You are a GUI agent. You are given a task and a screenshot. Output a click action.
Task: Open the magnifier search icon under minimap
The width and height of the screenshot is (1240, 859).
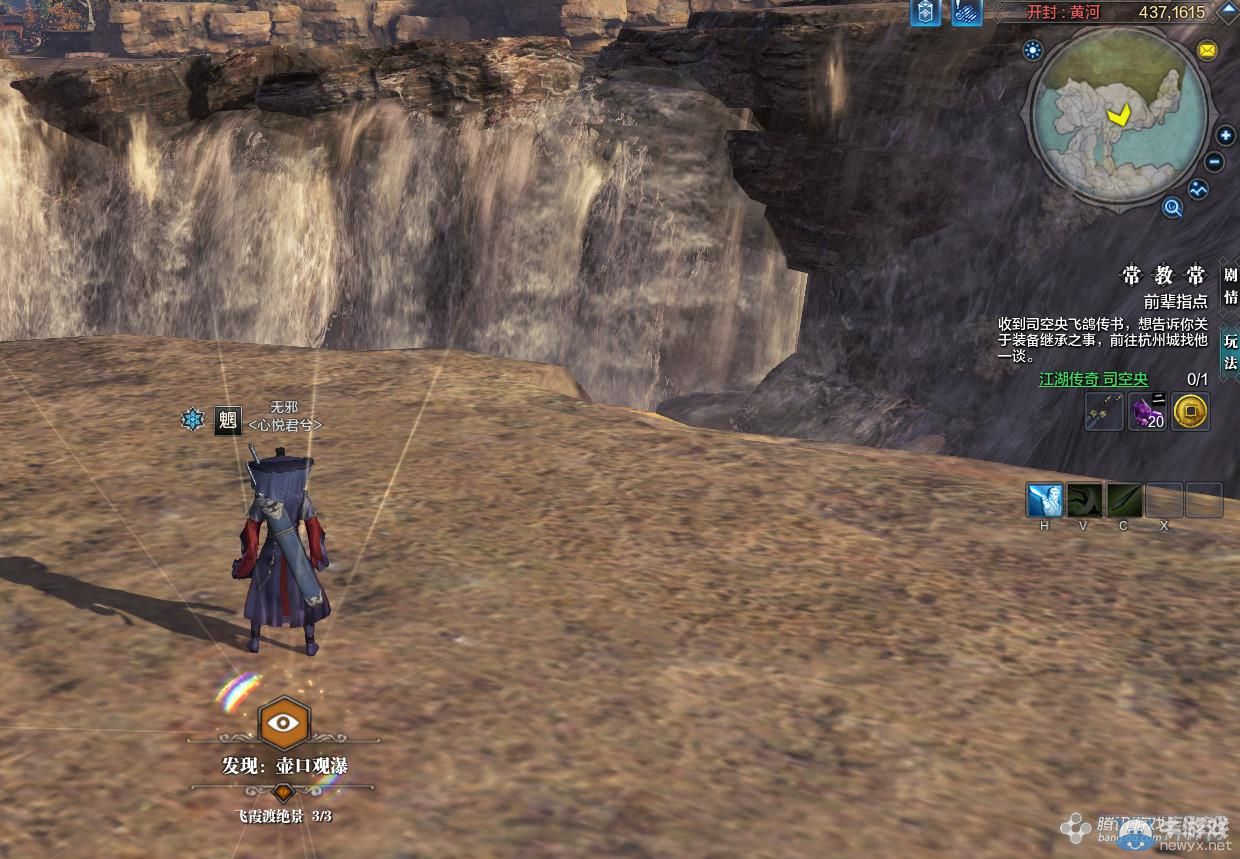tap(1172, 207)
